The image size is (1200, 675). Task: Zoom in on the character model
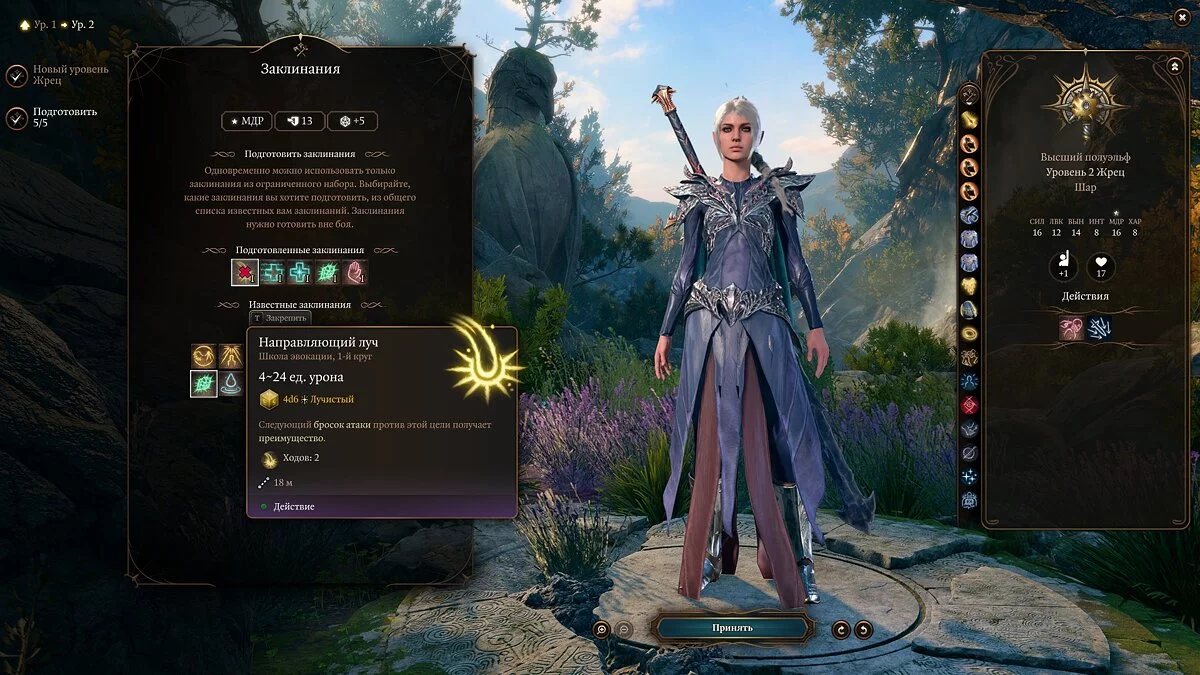[602, 629]
